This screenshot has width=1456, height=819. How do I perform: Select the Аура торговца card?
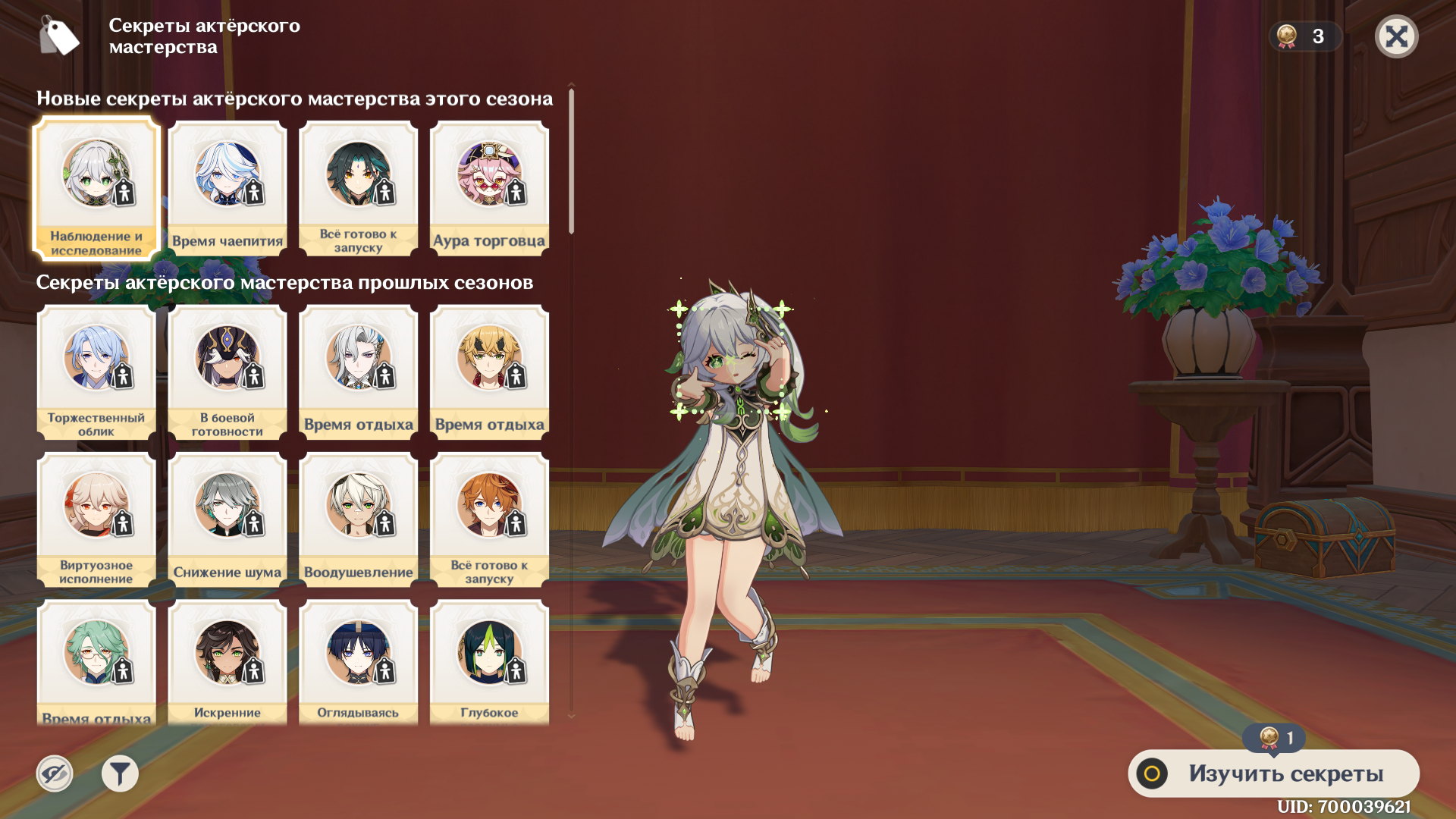(x=489, y=188)
